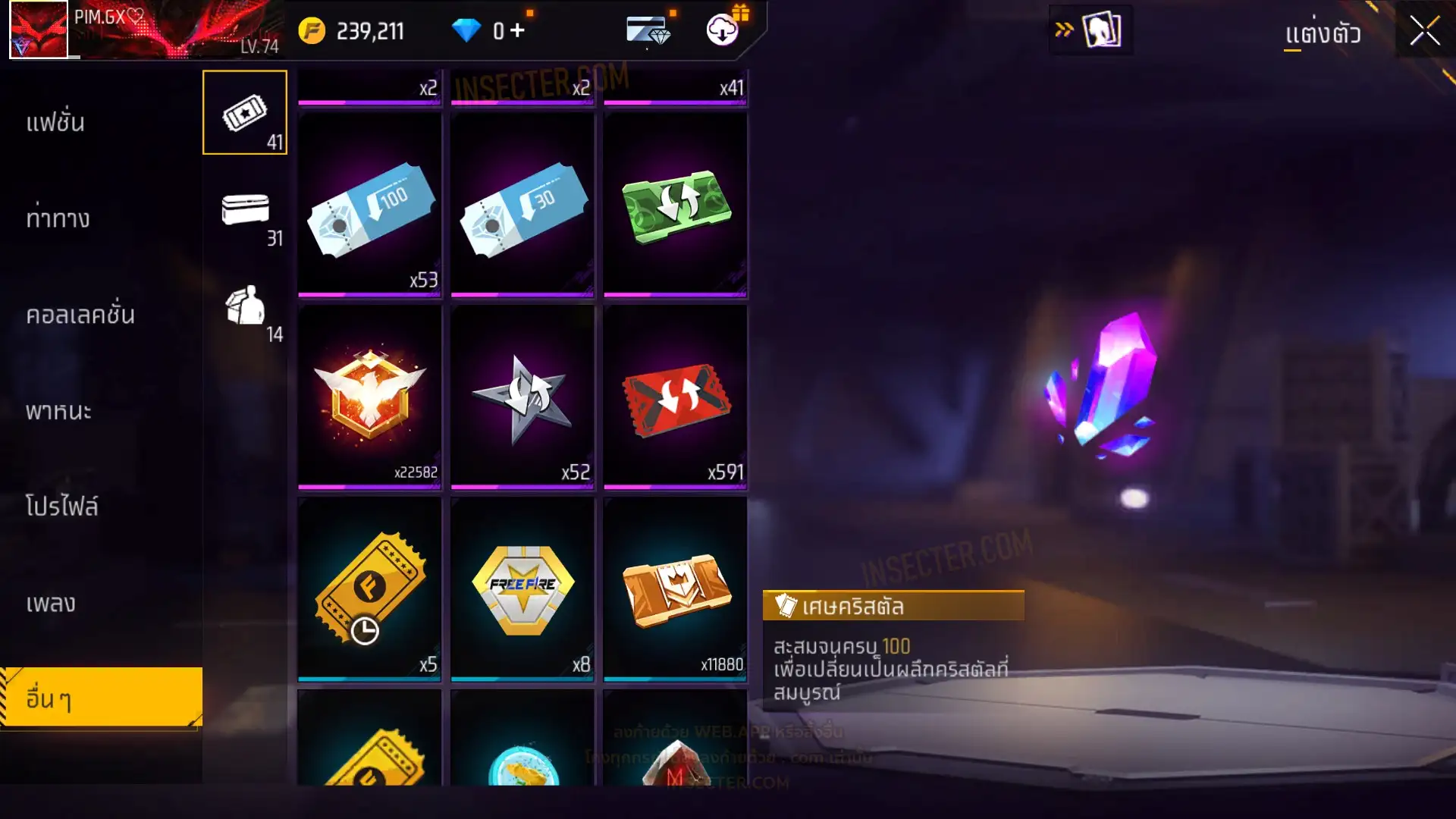Select the พาหนะ category
This screenshot has width=1456, height=819.
(58, 411)
